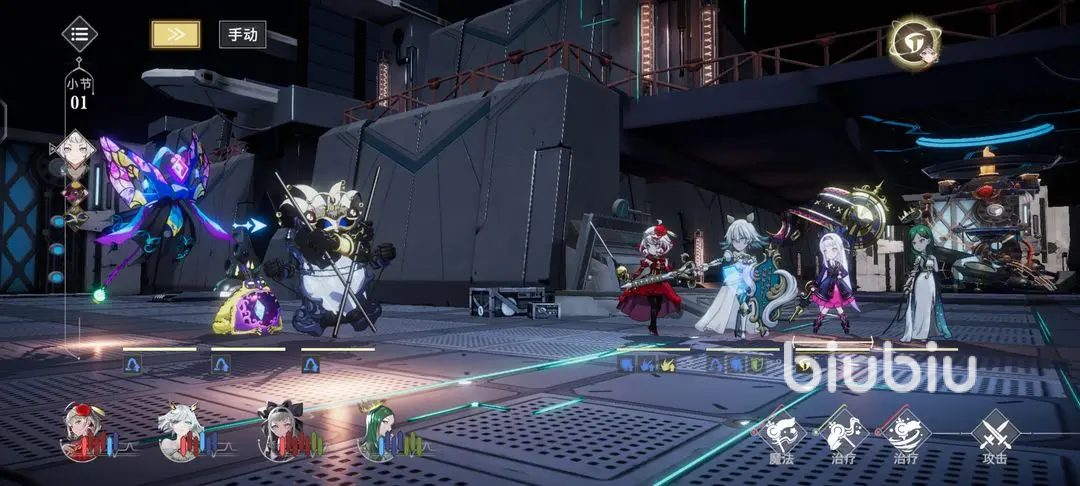Select the white-haired horned character portrait
The image size is (1080, 486).
click(181, 428)
